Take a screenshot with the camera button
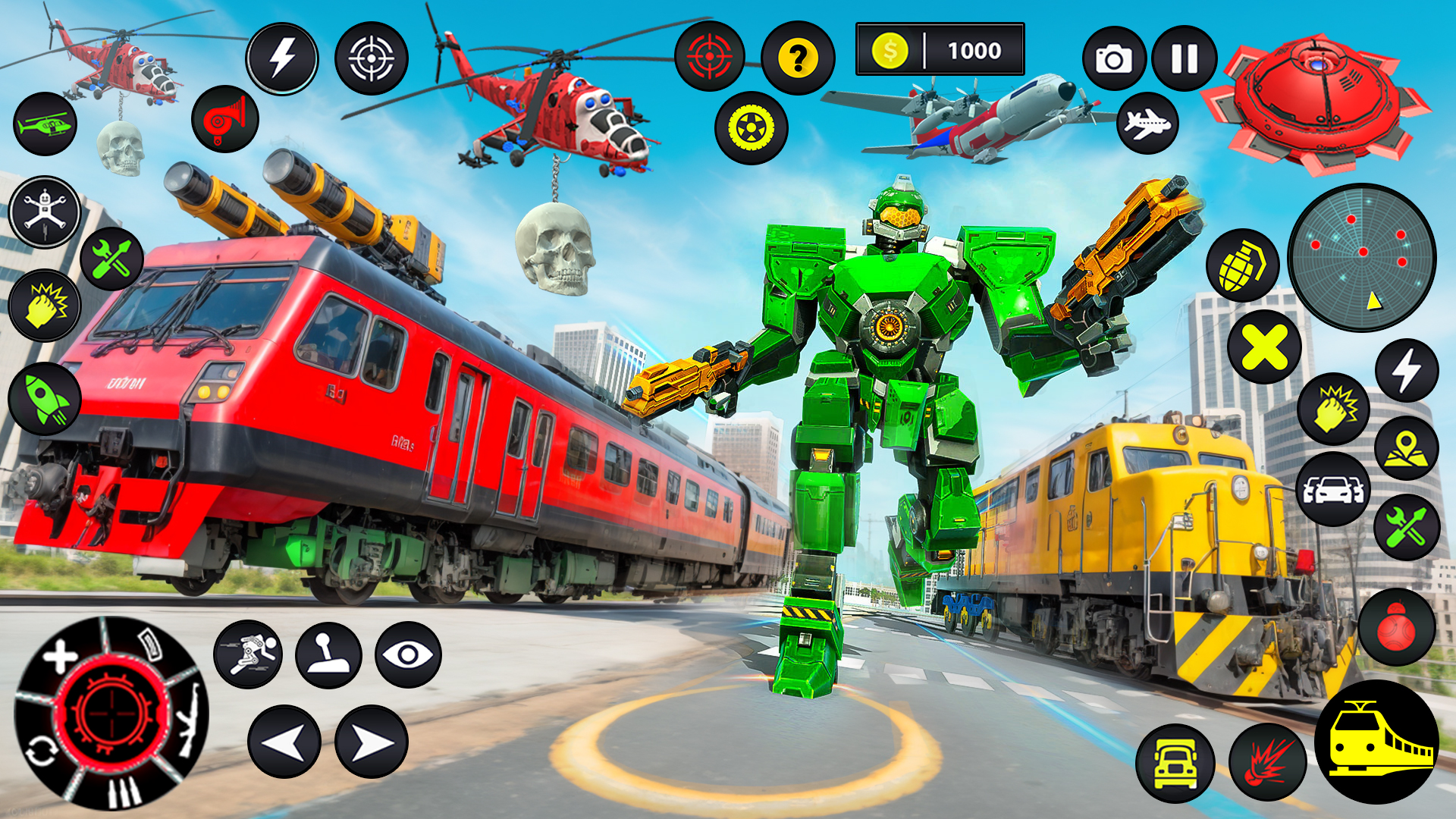 tap(1114, 58)
